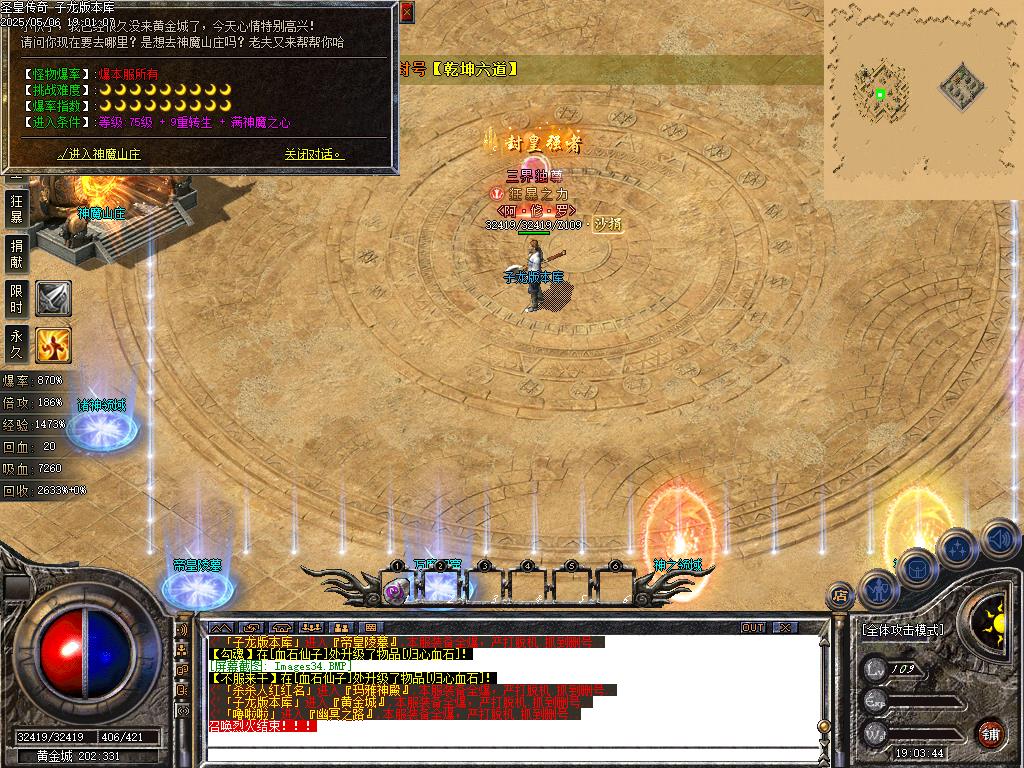Use the blue scroll in hotbar slot two

[440, 586]
